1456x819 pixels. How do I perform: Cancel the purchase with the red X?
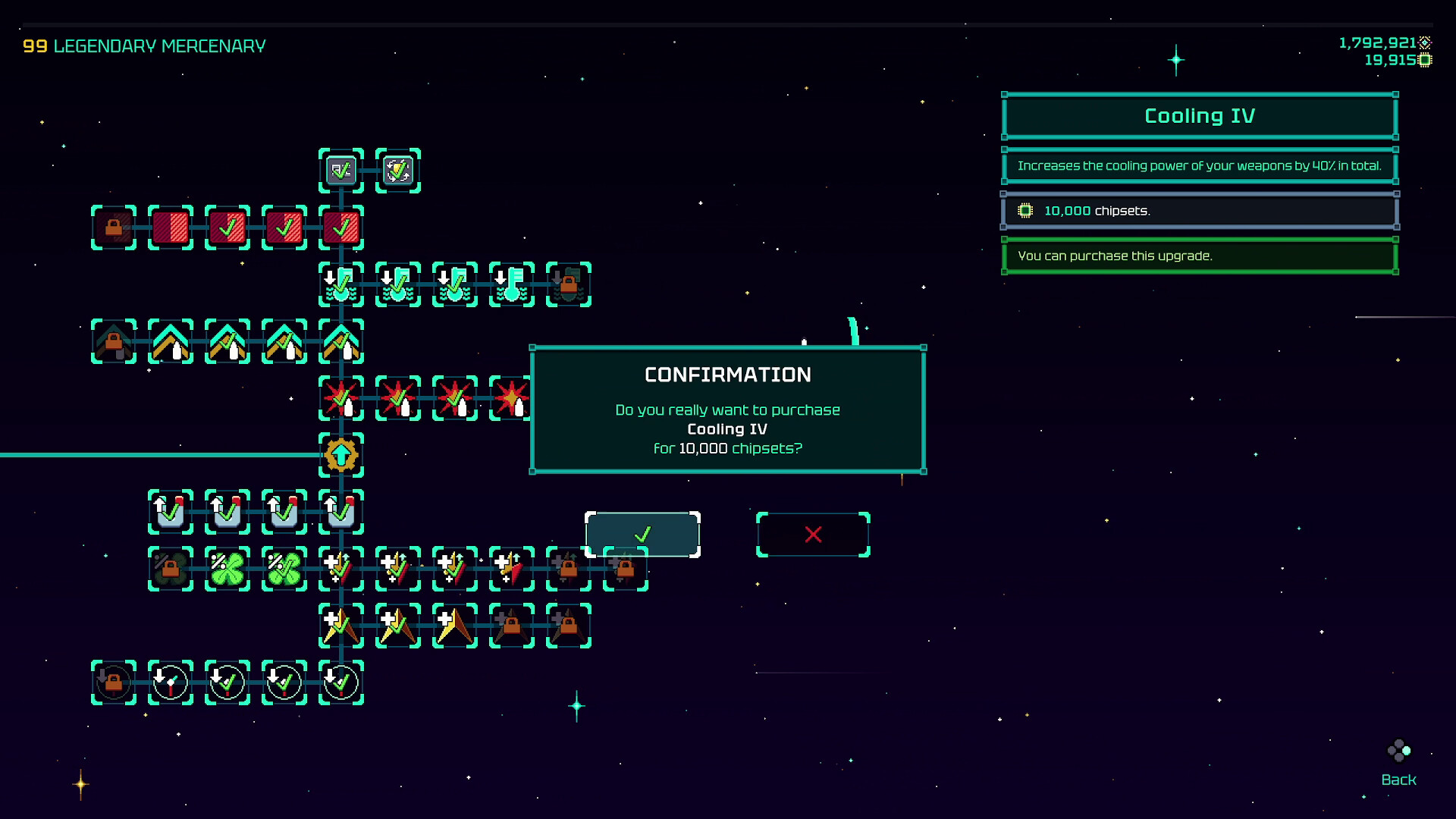pos(813,534)
